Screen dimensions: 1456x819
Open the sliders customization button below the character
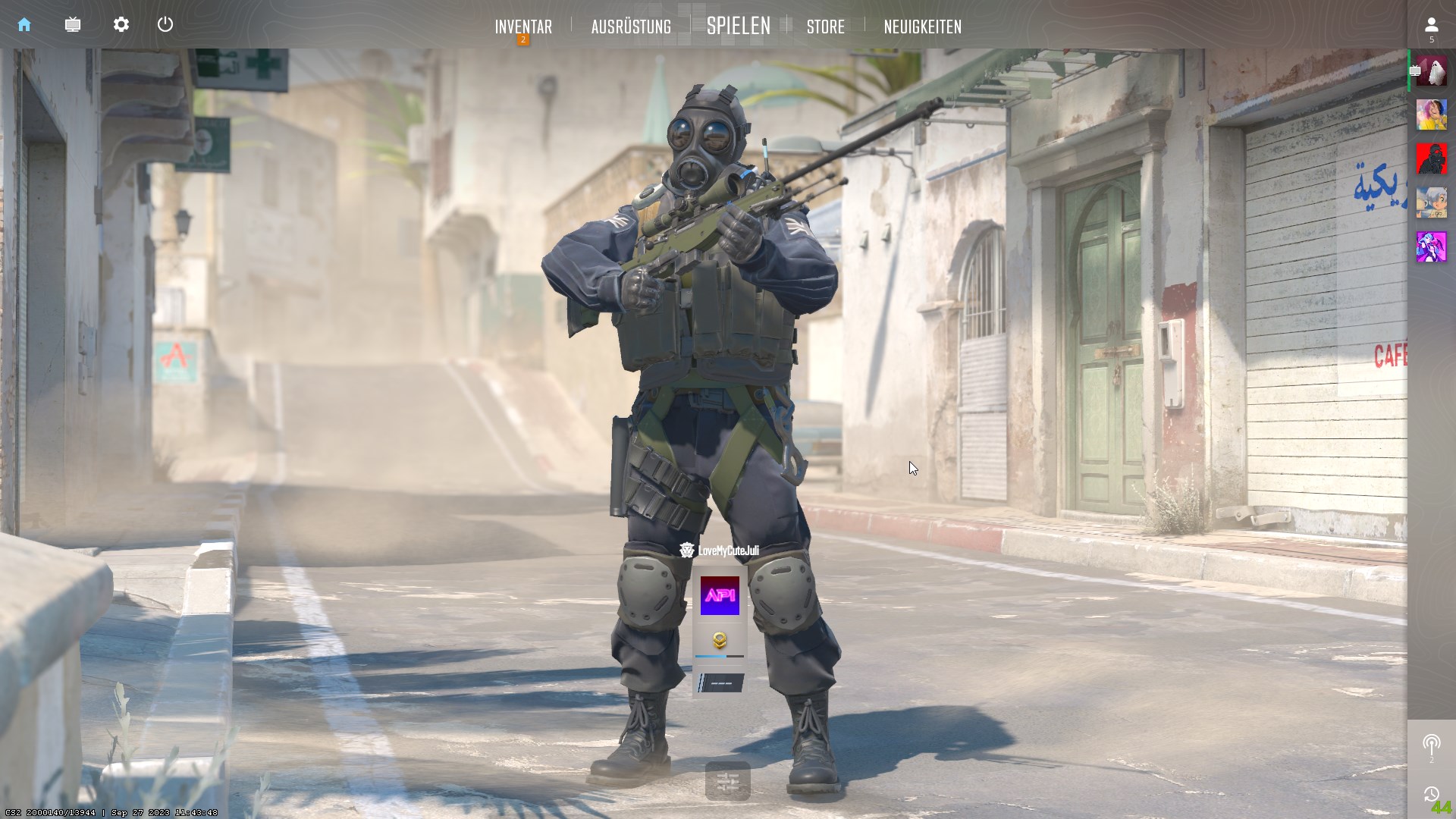click(x=727, y=782)
